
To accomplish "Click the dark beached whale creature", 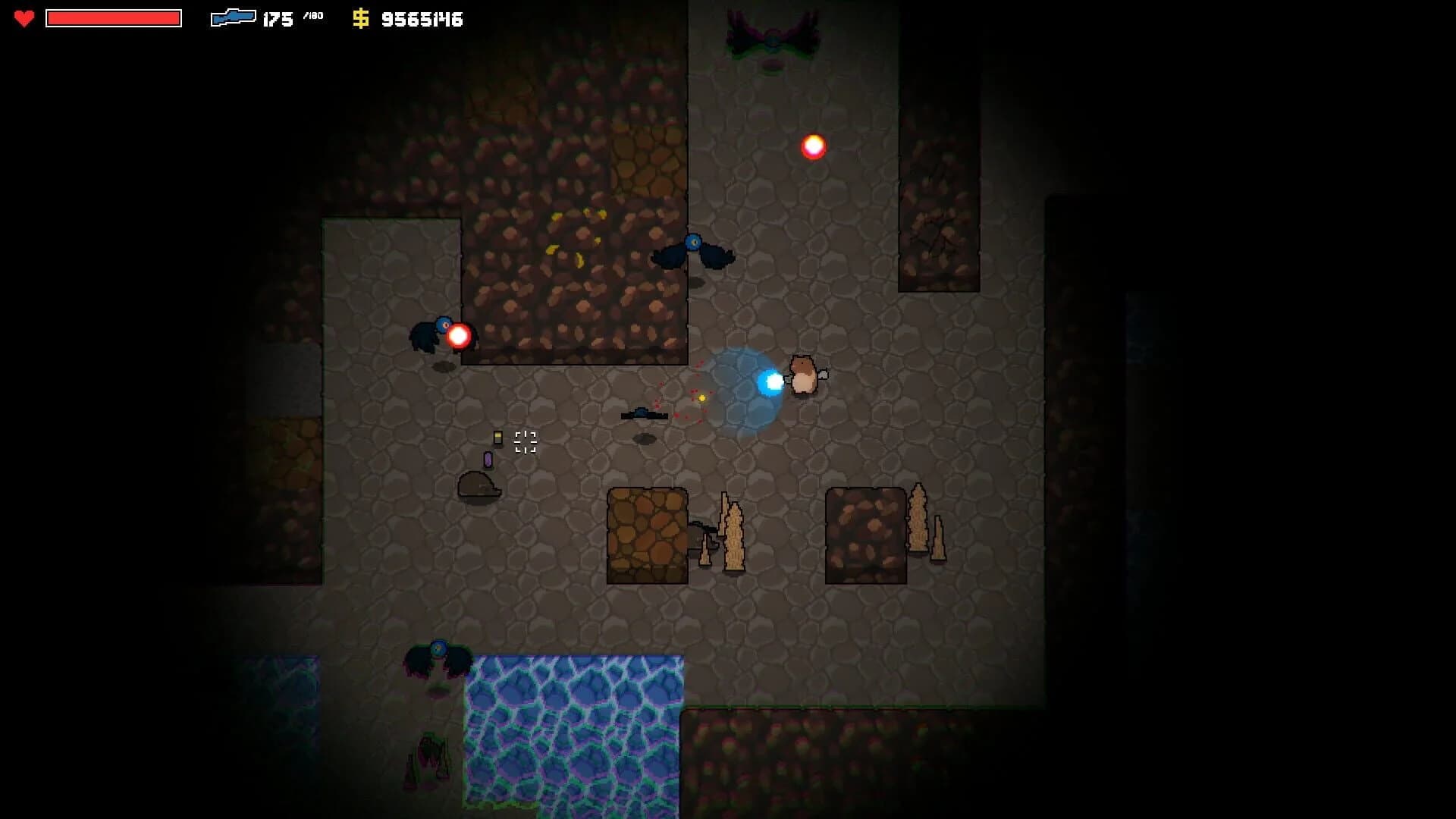I will click(x=475, y=485).
